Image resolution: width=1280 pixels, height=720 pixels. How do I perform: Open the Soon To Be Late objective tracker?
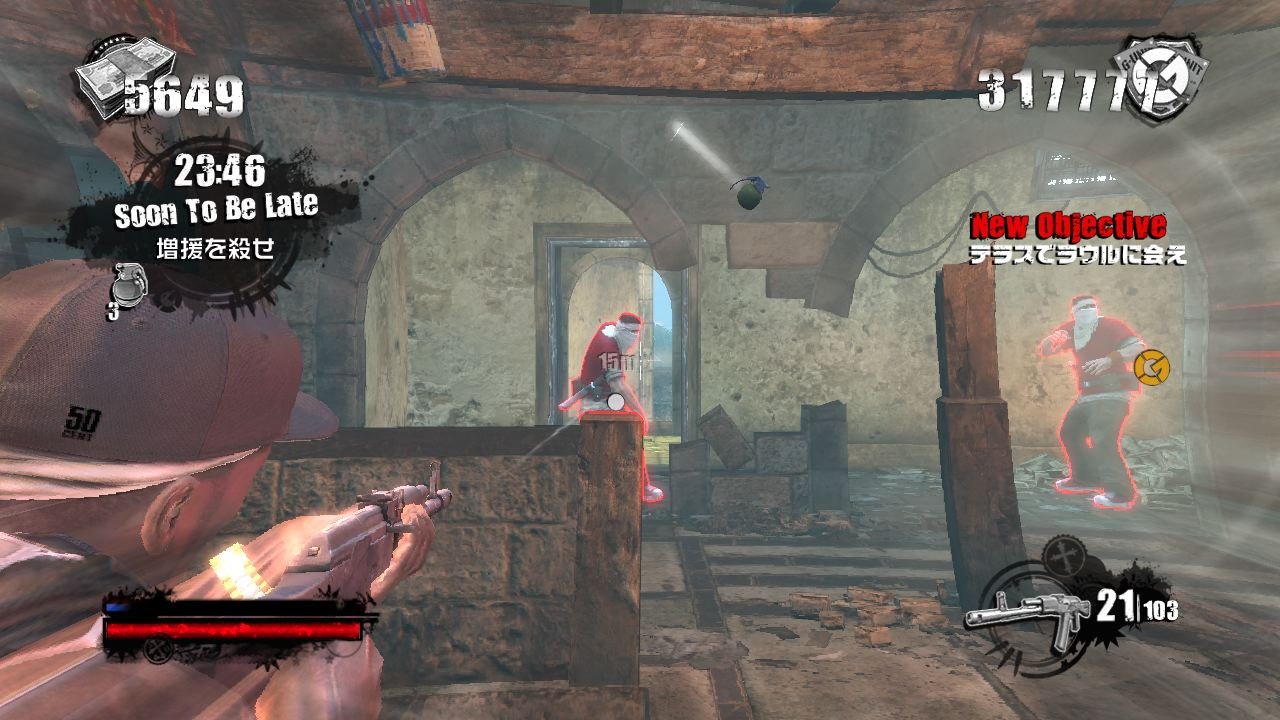(x=216, y=210)
